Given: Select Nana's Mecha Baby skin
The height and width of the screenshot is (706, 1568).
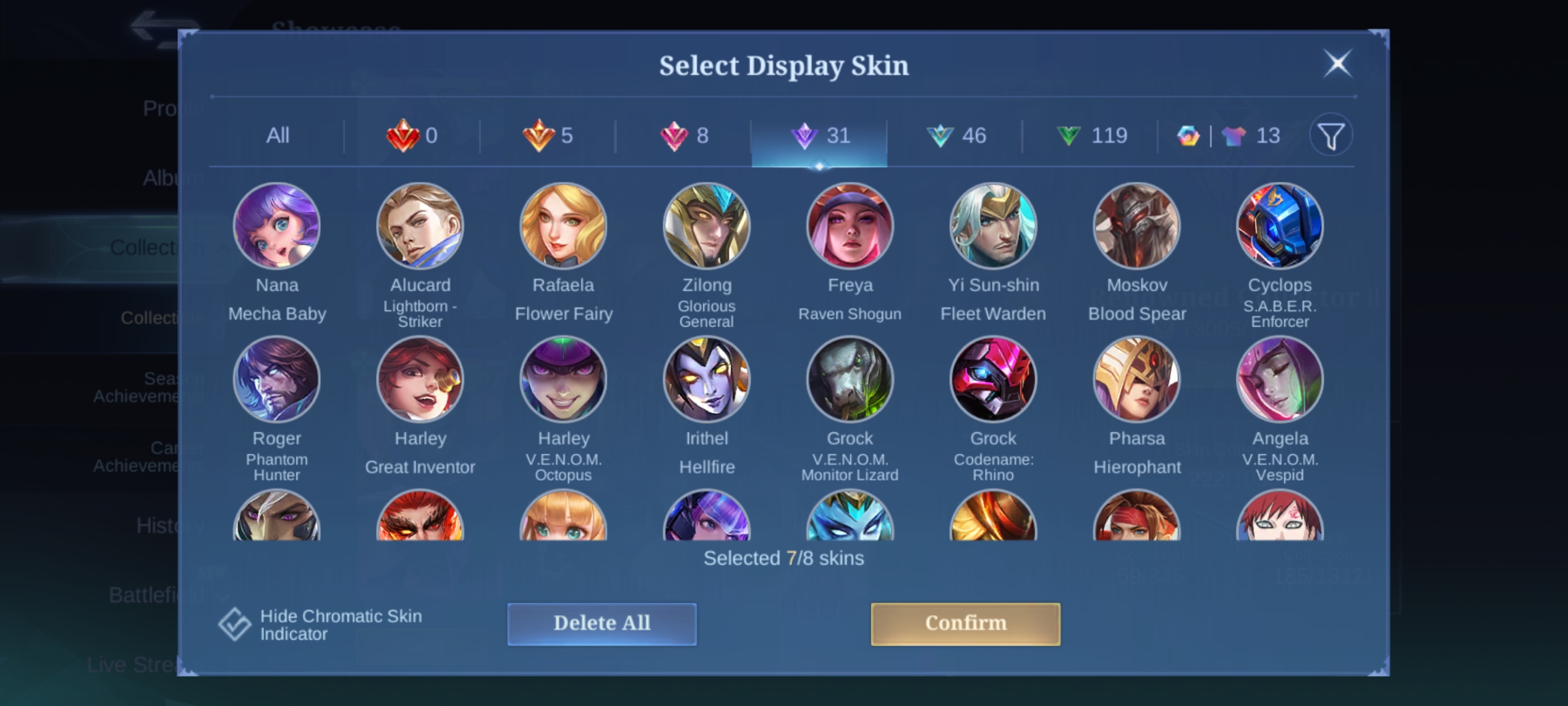Looking at the screenshot, I should pos(277,226).
